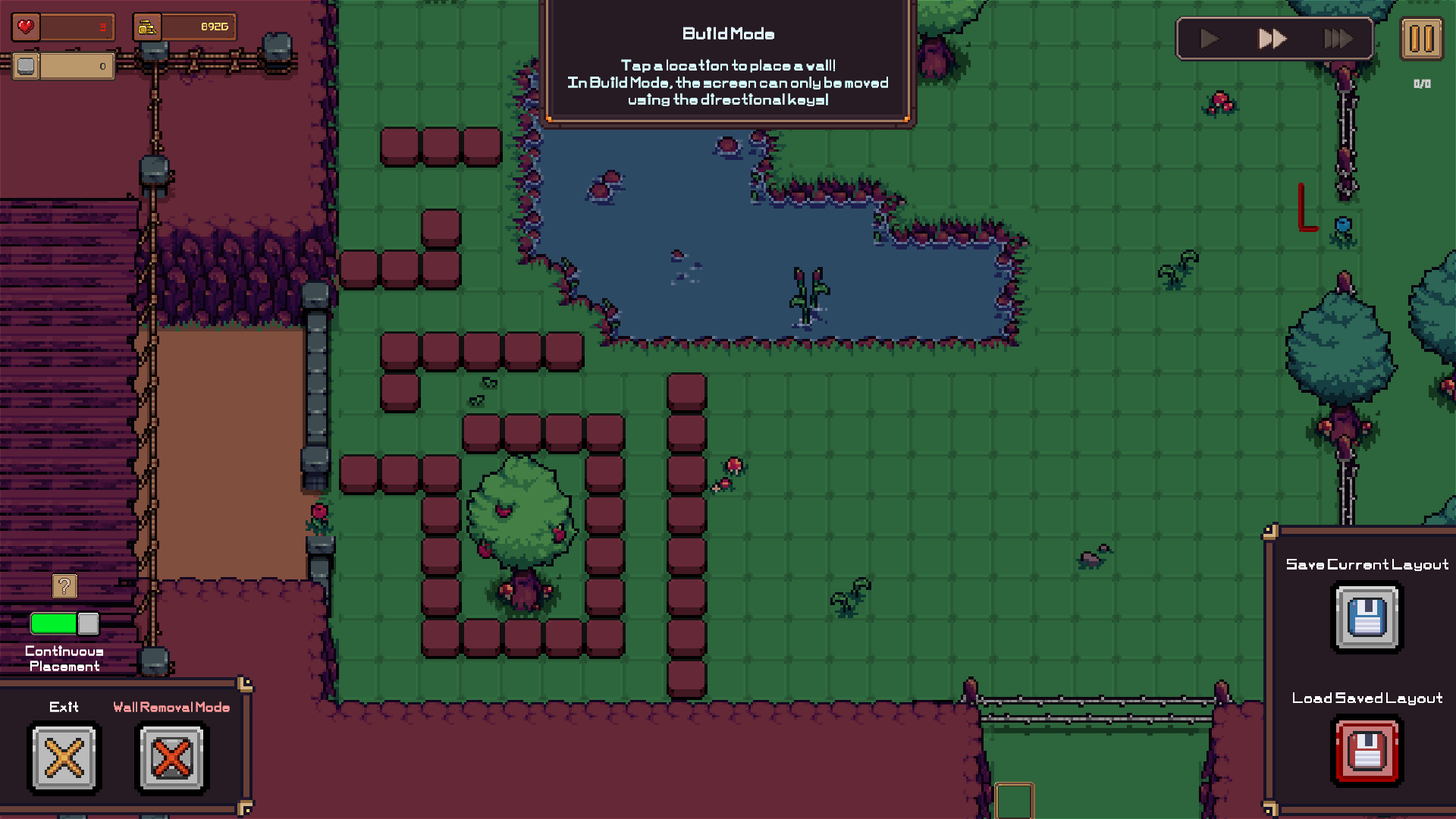Viewport: 1456px width, 819px height.
Task: Click the gold coins currency icon
Action: [147, 26]
